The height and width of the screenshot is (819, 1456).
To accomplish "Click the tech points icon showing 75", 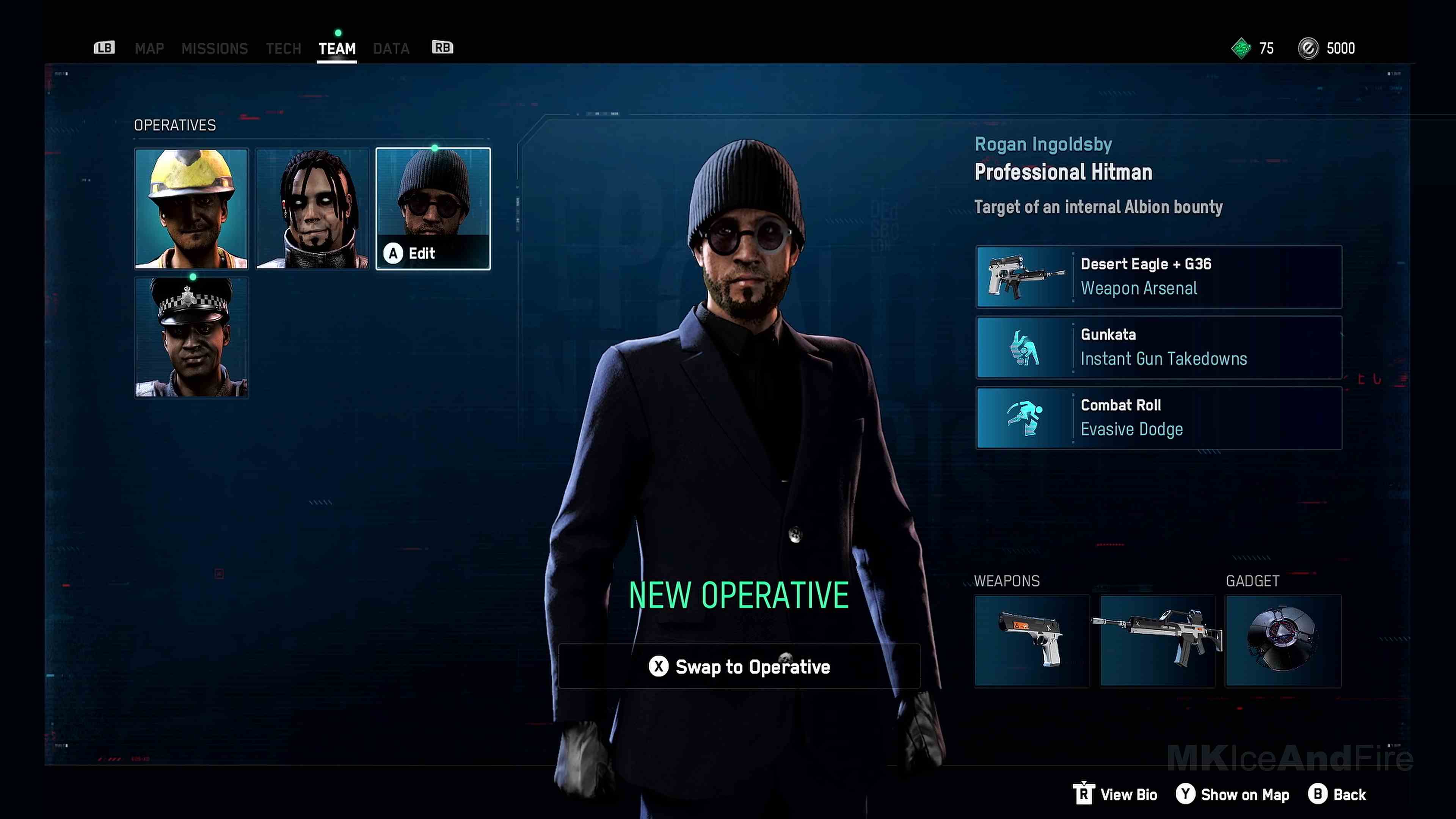I will 1241,48.
